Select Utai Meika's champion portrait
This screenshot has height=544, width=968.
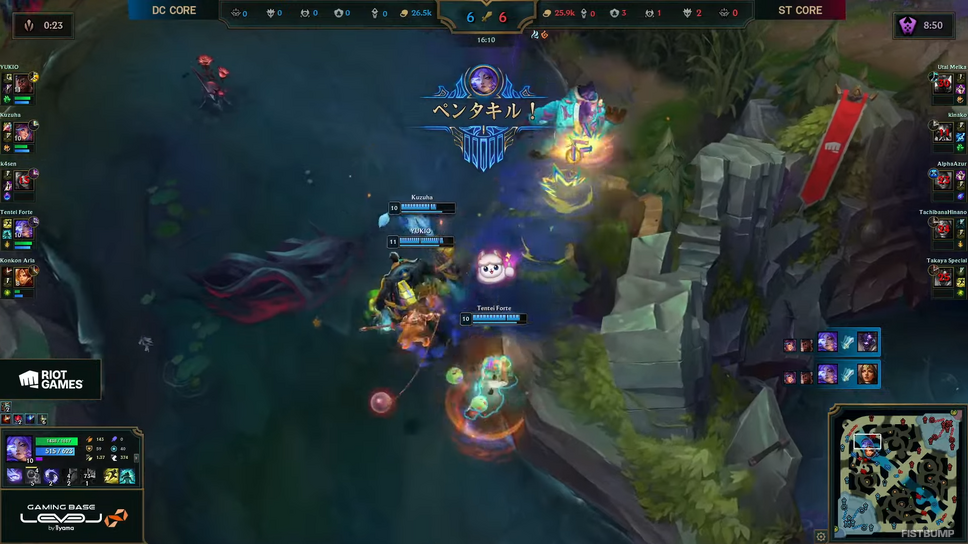(x=943, y=85)
